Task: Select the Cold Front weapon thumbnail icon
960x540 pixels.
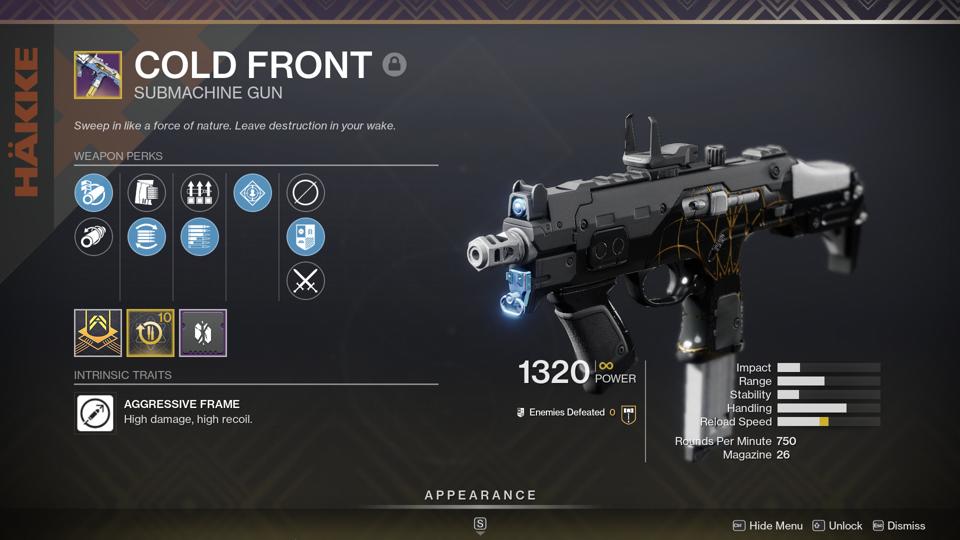Action: click(98, 76)
